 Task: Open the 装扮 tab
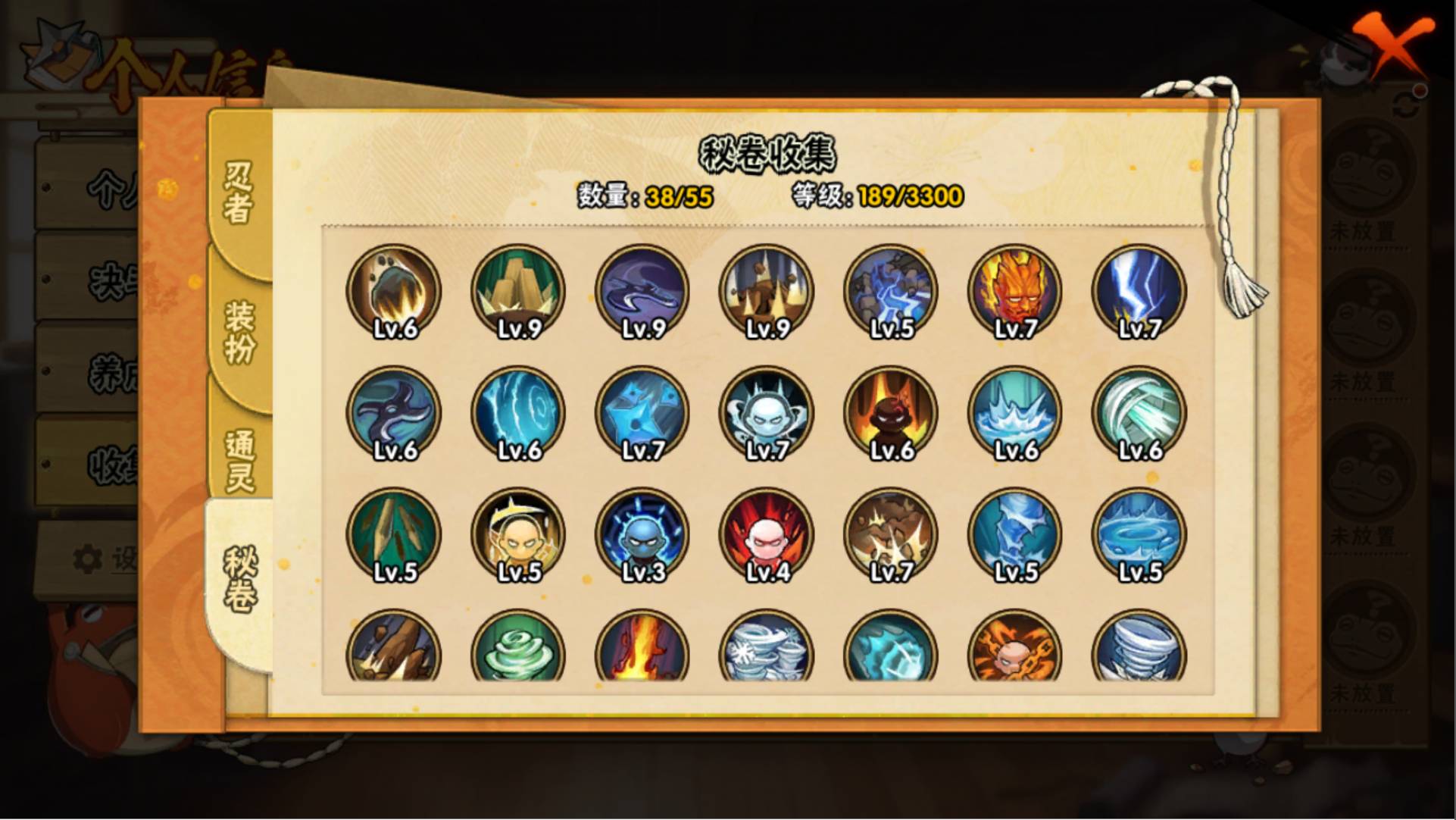click(x=239, y=331)
